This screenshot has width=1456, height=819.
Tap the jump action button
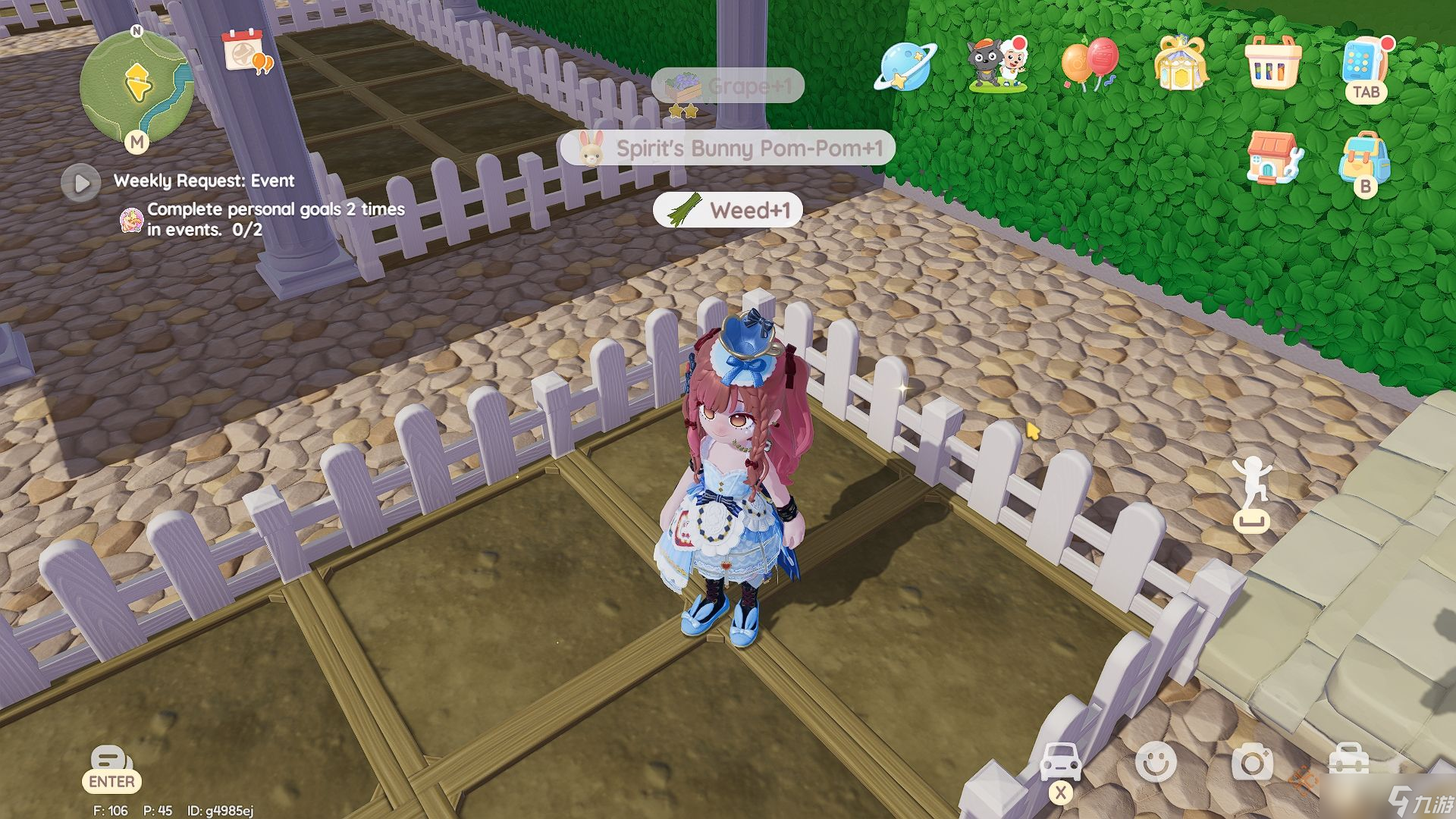click(x=1250, y=493)
